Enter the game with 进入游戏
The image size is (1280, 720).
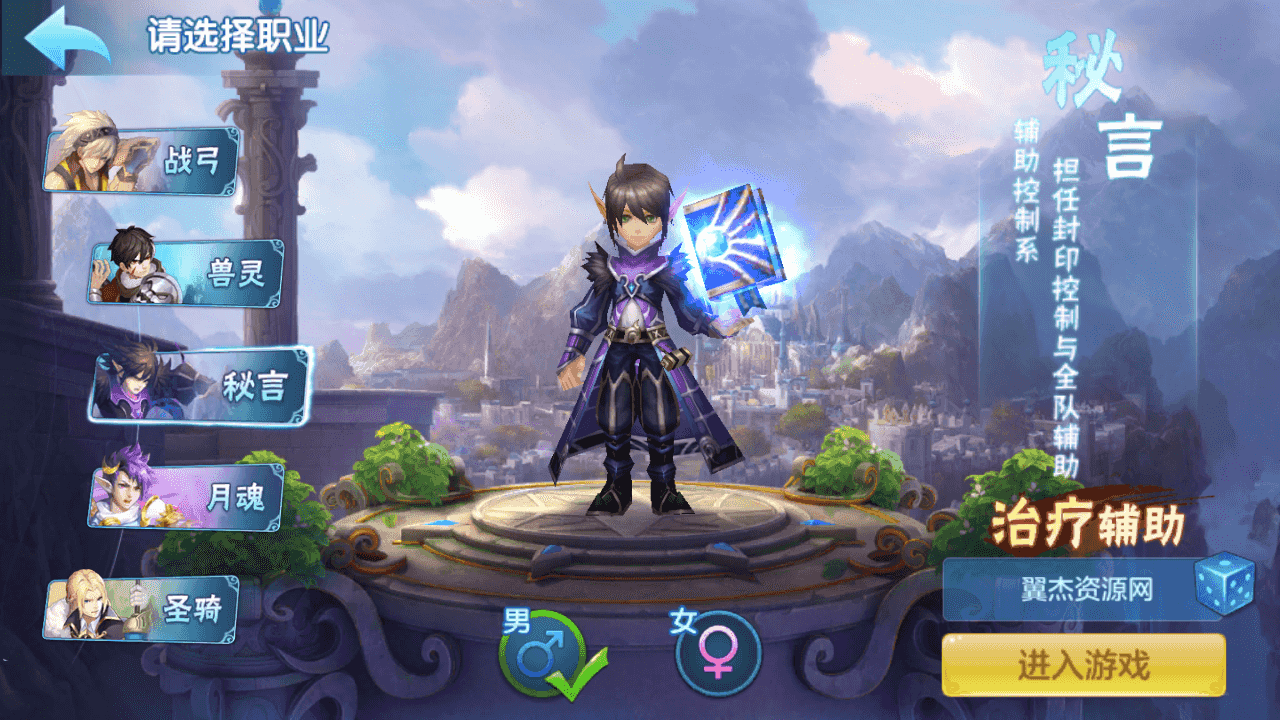point(1083,665)
